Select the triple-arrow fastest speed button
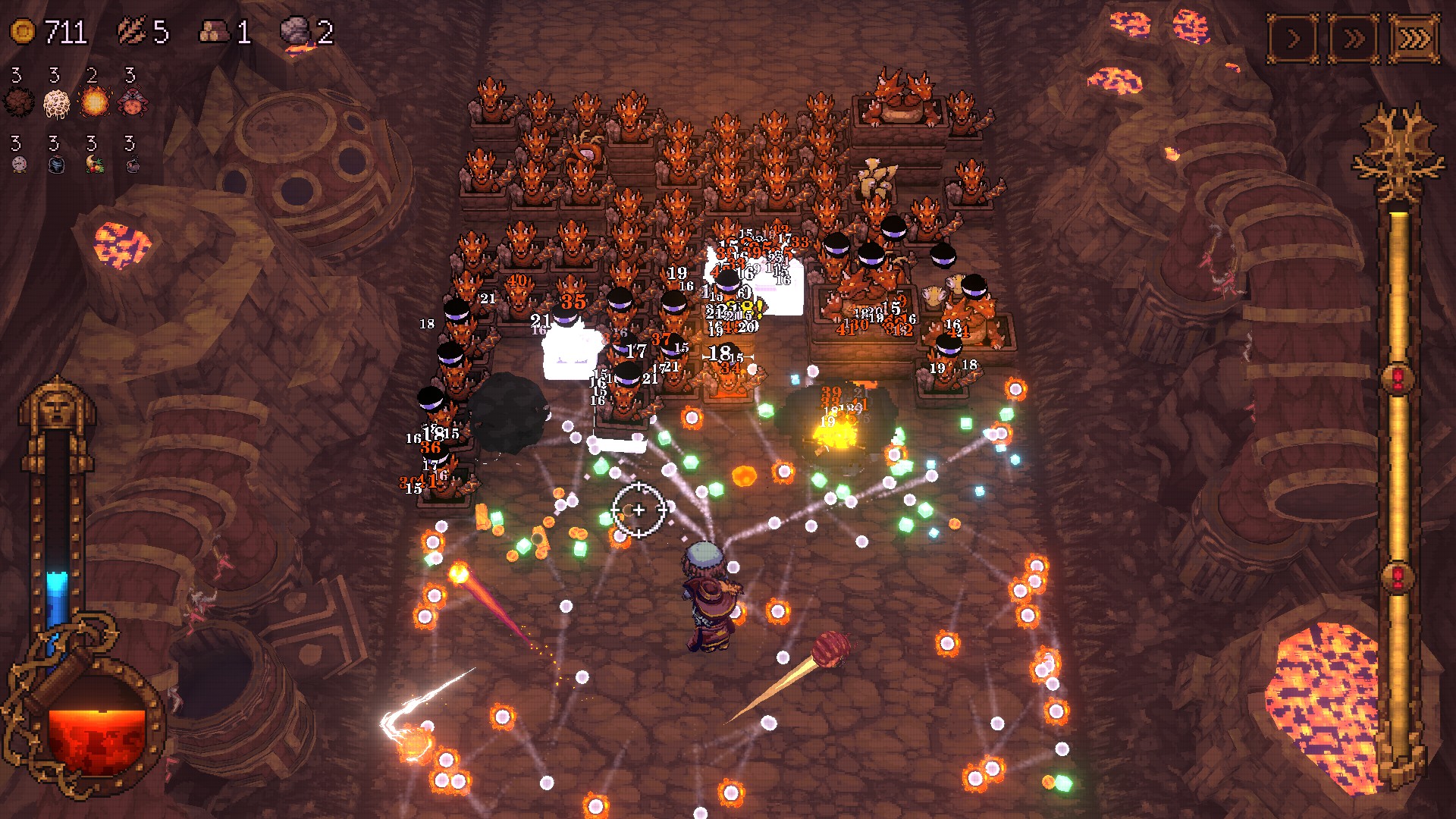 pyautogui.click(x=1414, y=38)
